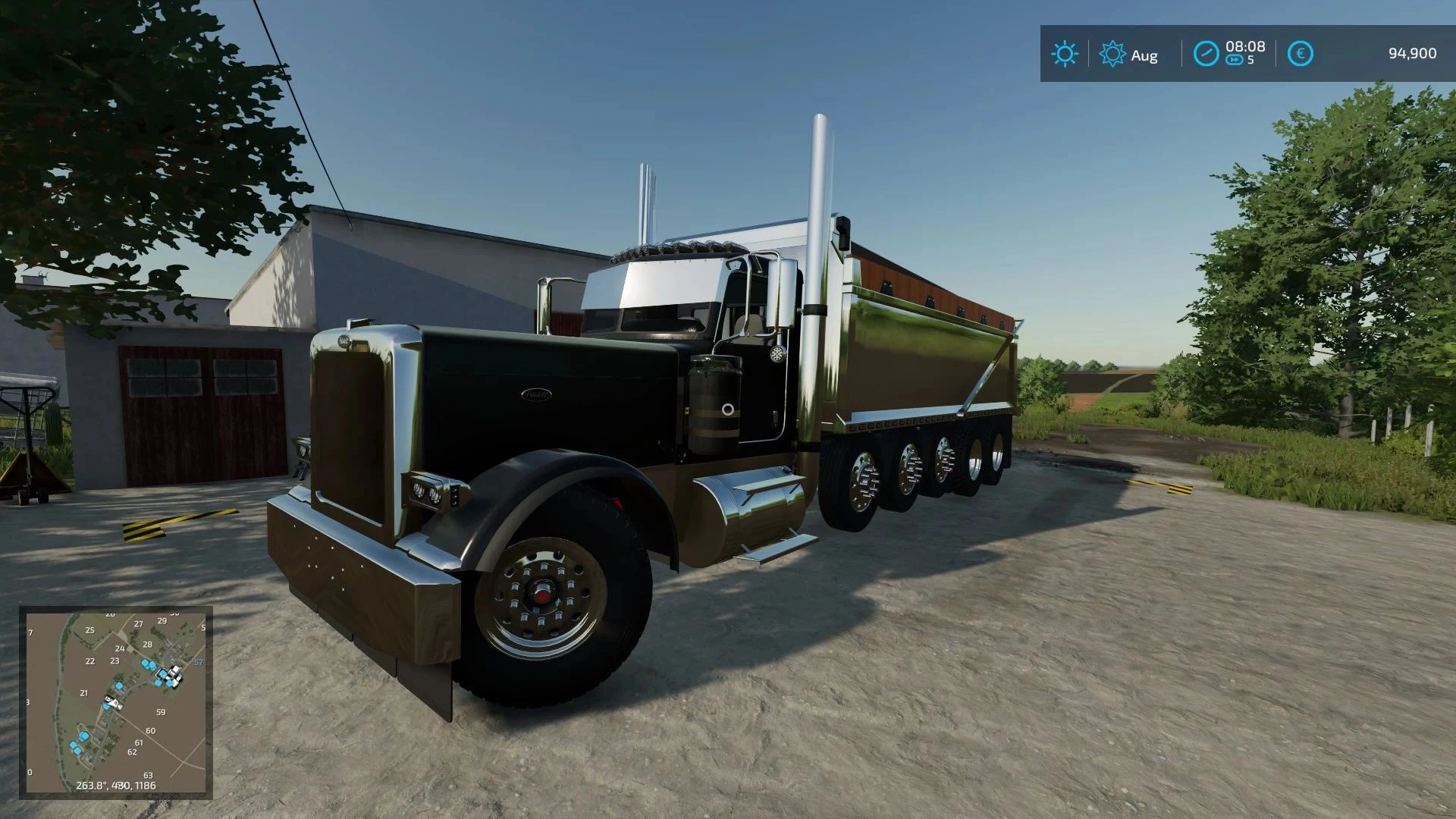Select the weather forecast icon beside Aug
Image resolution: width=1456 pixels, height=819 pixels.
[1112, 55]
